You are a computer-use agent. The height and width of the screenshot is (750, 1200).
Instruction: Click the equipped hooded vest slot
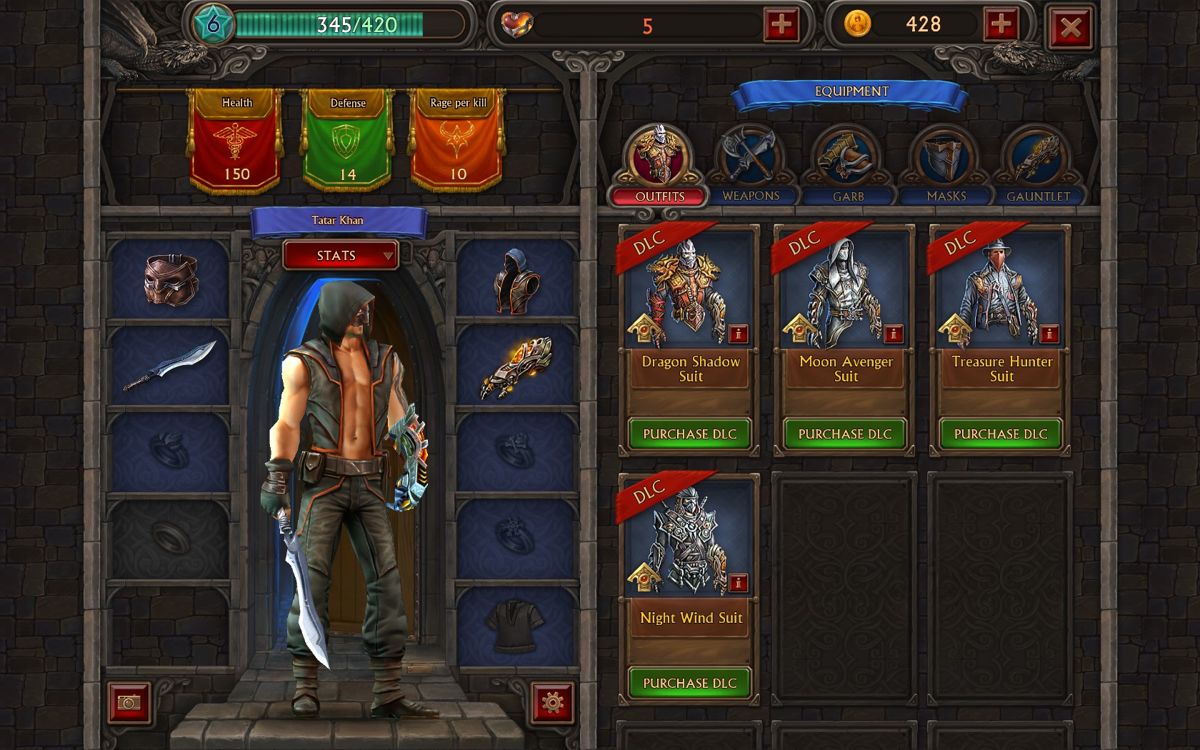(516, 279)
